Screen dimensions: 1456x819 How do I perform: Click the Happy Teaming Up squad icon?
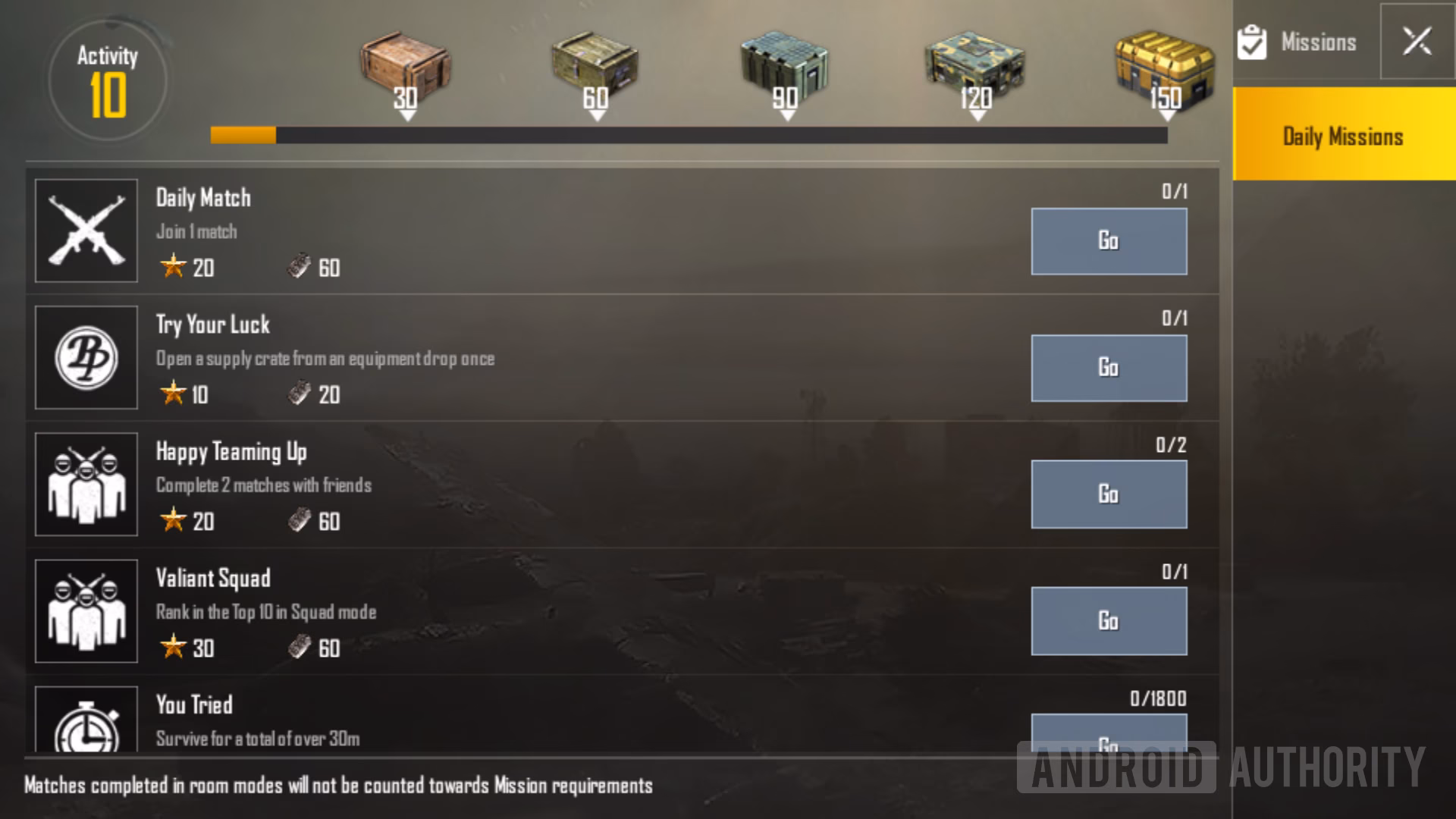tap(86, 484)
